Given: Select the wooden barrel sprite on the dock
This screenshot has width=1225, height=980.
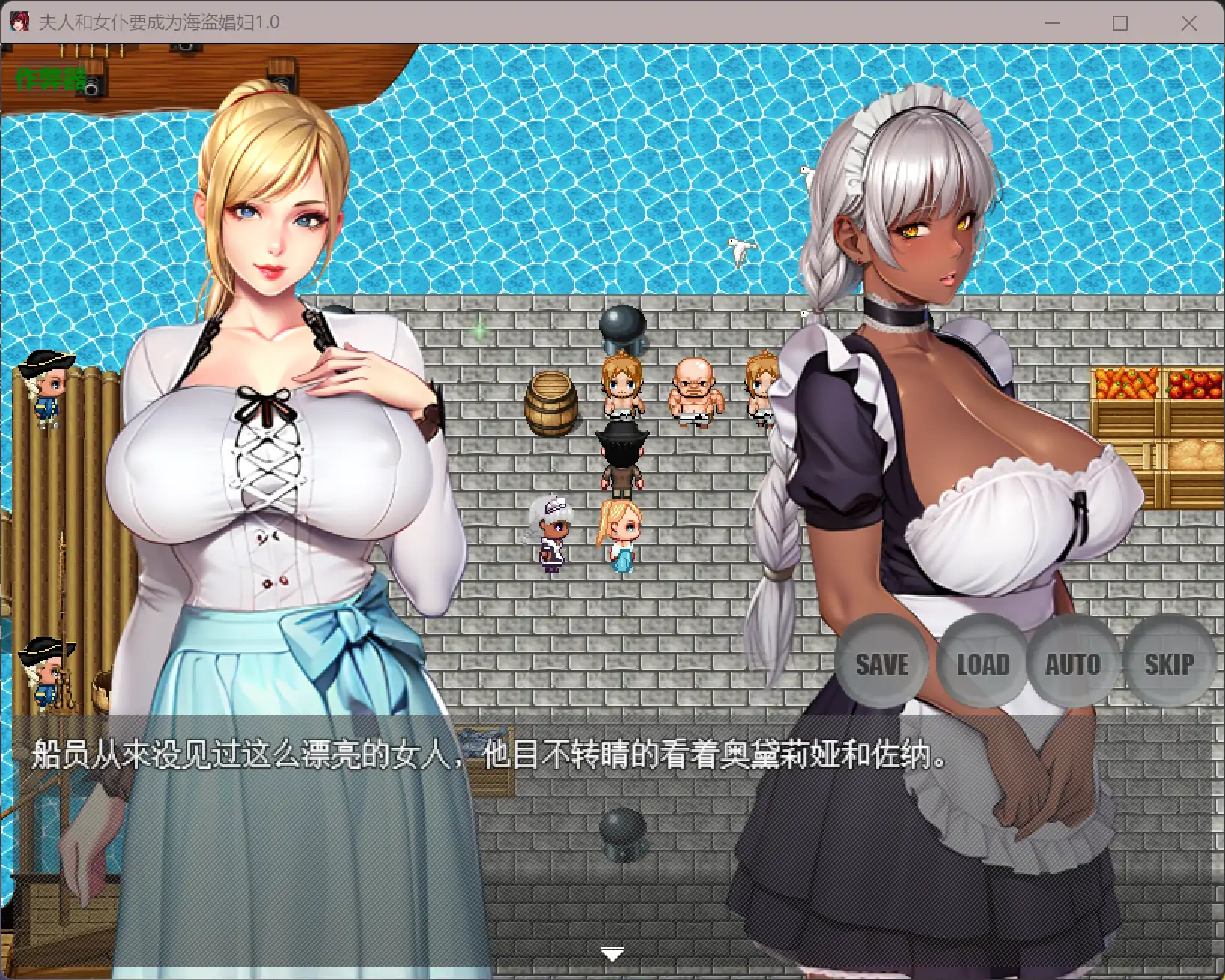Looking at the screenshot, I should pos(550,402).
